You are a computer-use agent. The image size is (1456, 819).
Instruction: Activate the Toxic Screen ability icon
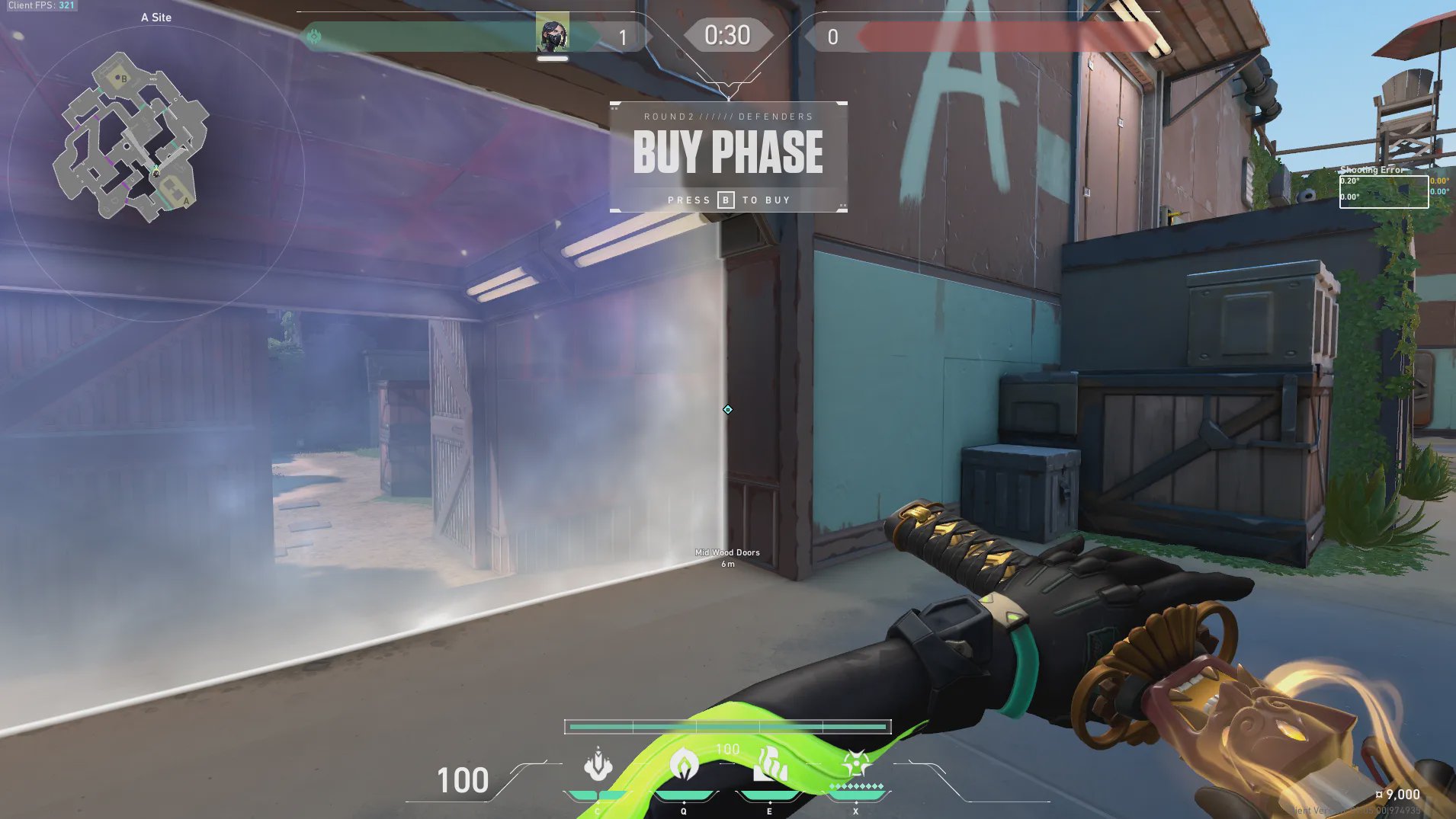[770, 764]
